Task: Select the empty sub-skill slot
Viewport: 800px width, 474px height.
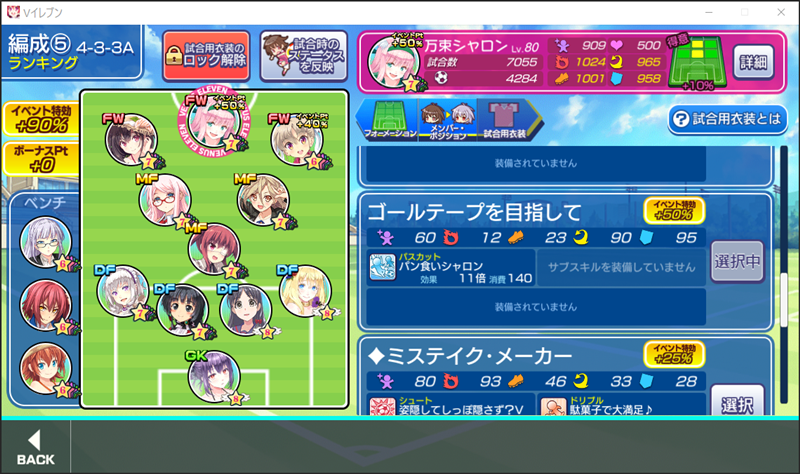Action: tap(620, 267)
